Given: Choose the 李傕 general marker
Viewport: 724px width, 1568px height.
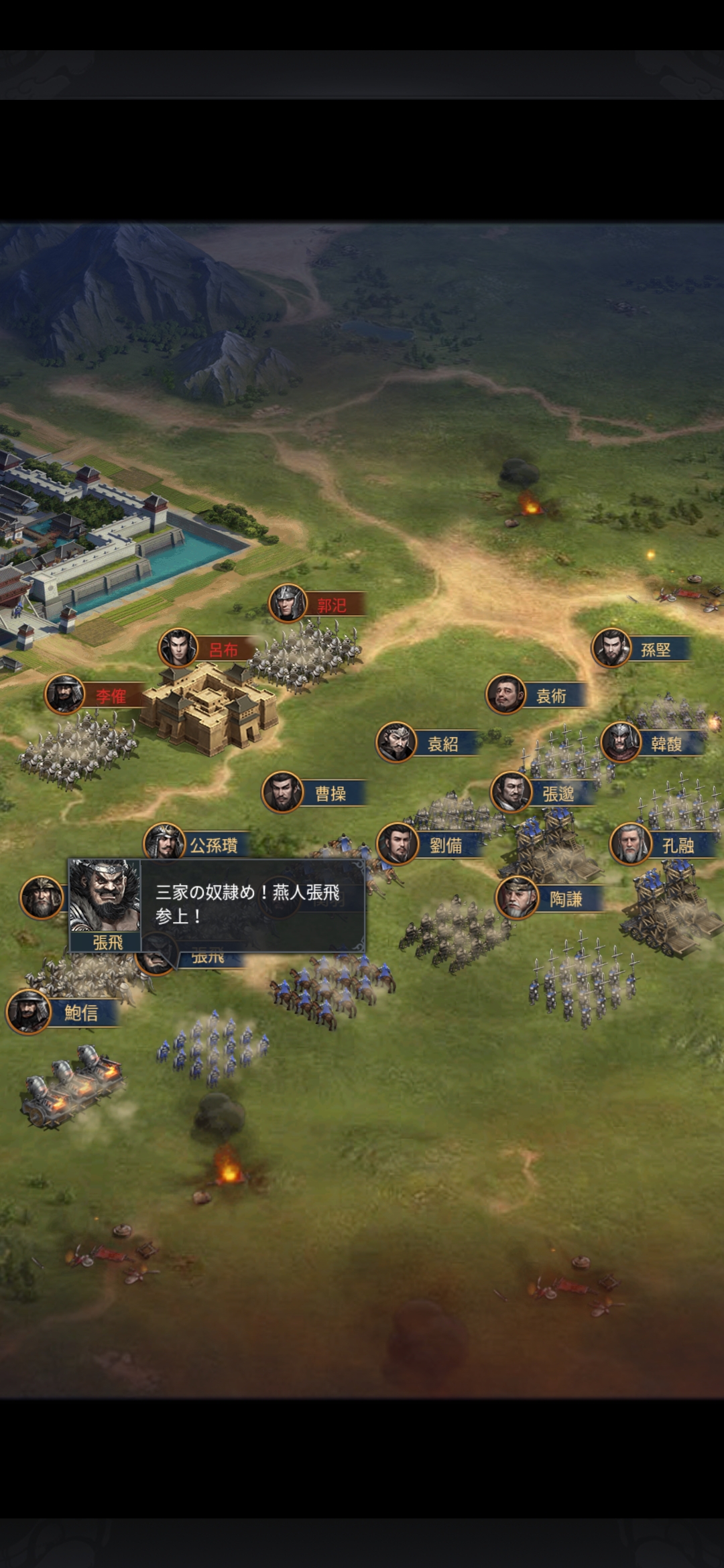Looking at the screenshot, I should click(94, 696).
